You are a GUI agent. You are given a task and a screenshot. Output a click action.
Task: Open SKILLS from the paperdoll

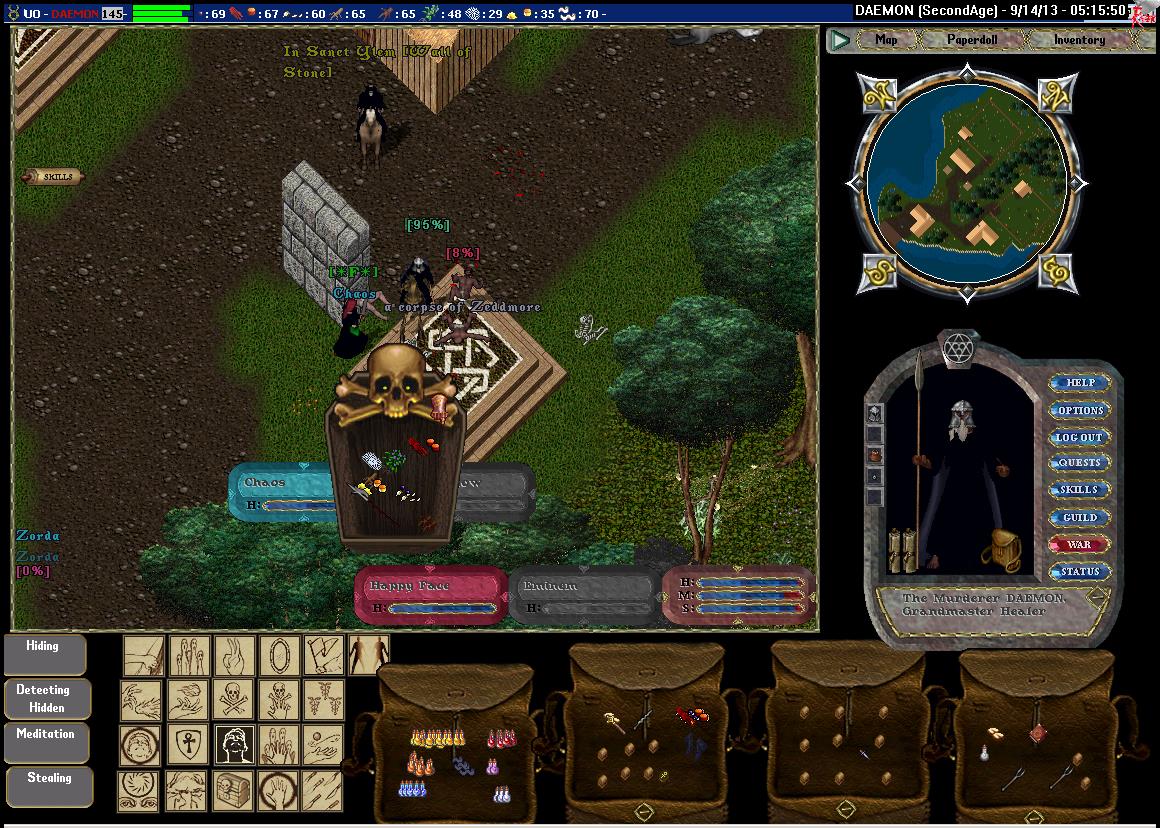[x=1080, y=490]
